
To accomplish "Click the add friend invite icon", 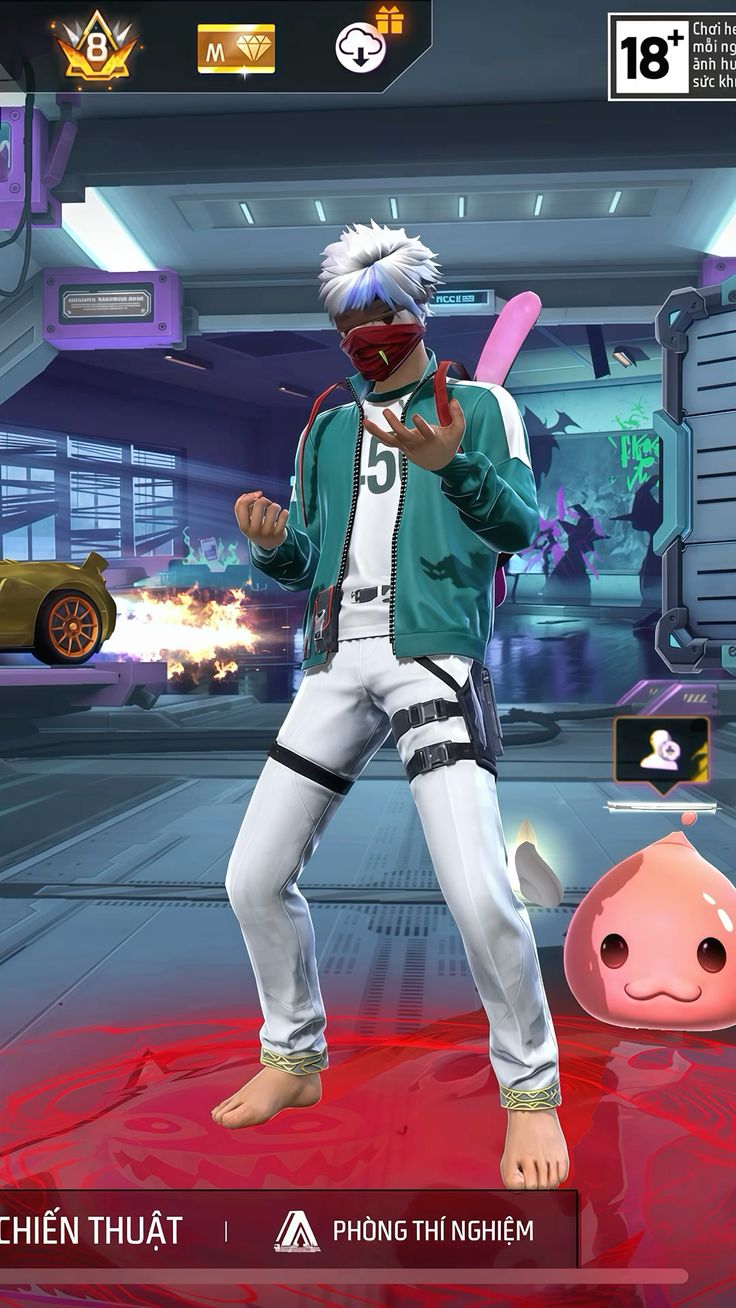I will point(660,751).
